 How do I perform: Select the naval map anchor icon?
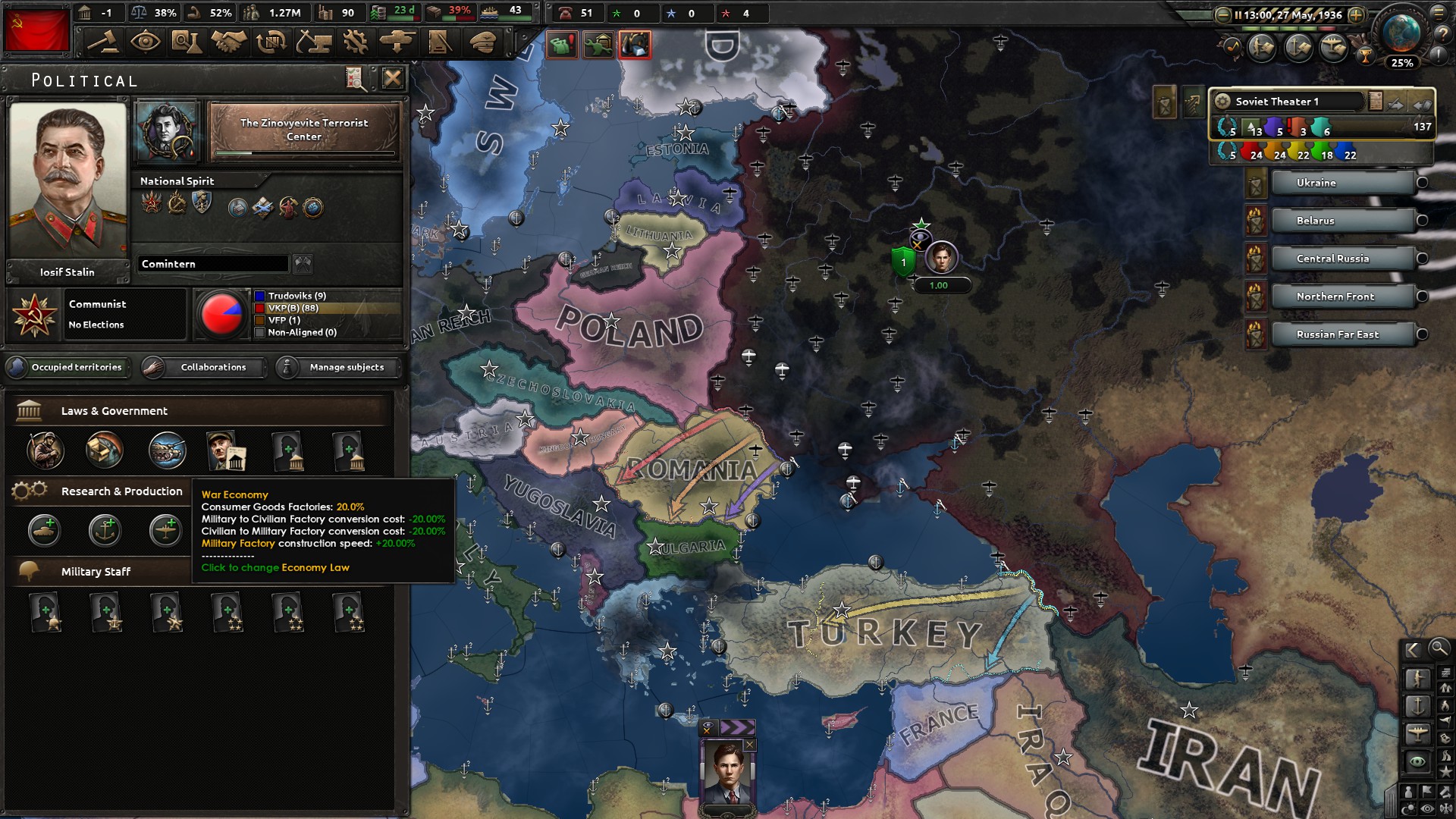[x=1420, y=706]
